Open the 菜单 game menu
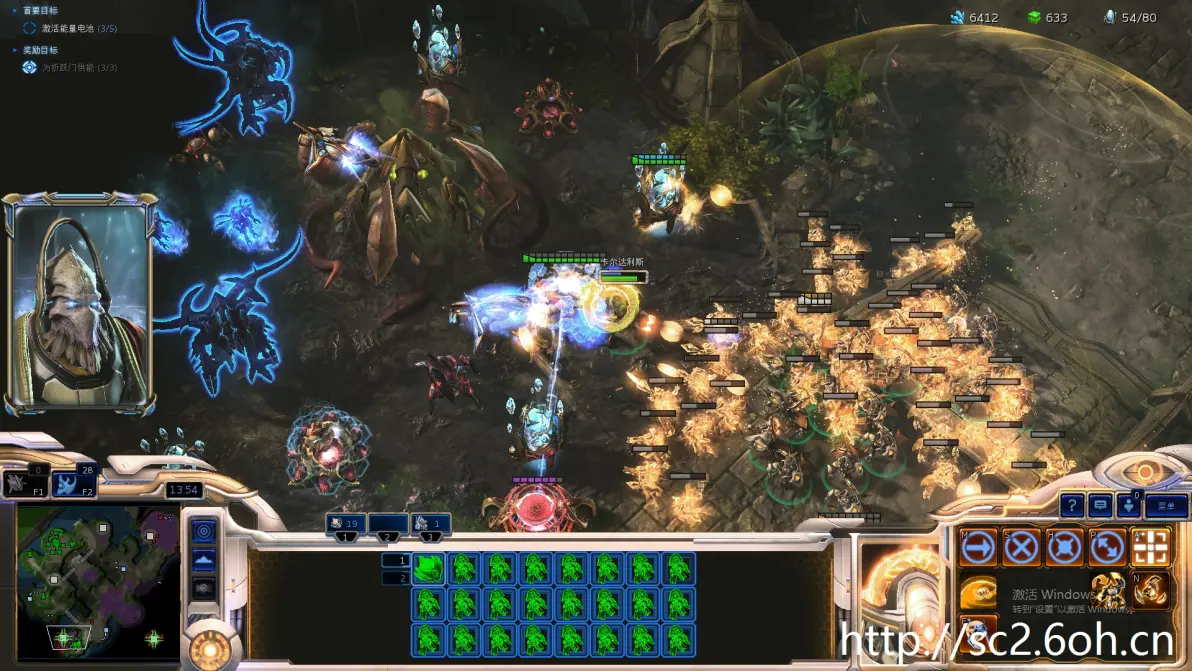Screen dimensions: 1192x671 coord(1167,506)
